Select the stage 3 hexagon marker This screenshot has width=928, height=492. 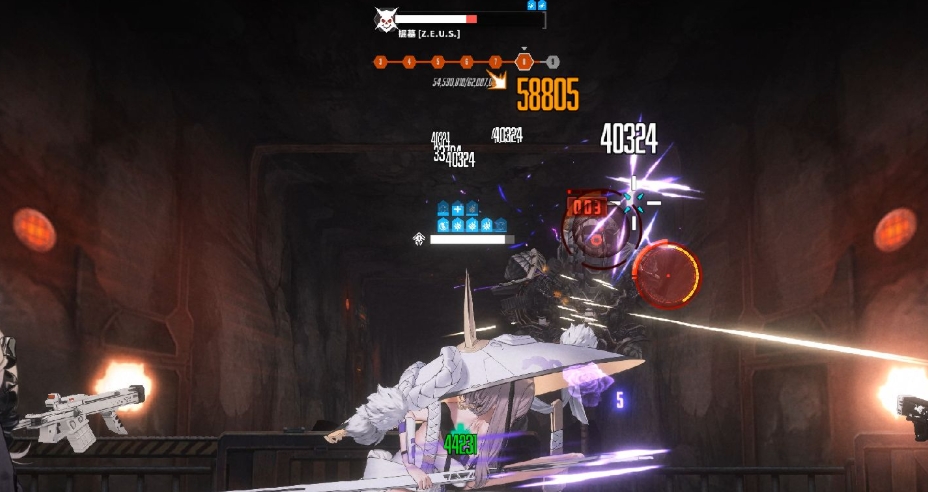(380, 62)
